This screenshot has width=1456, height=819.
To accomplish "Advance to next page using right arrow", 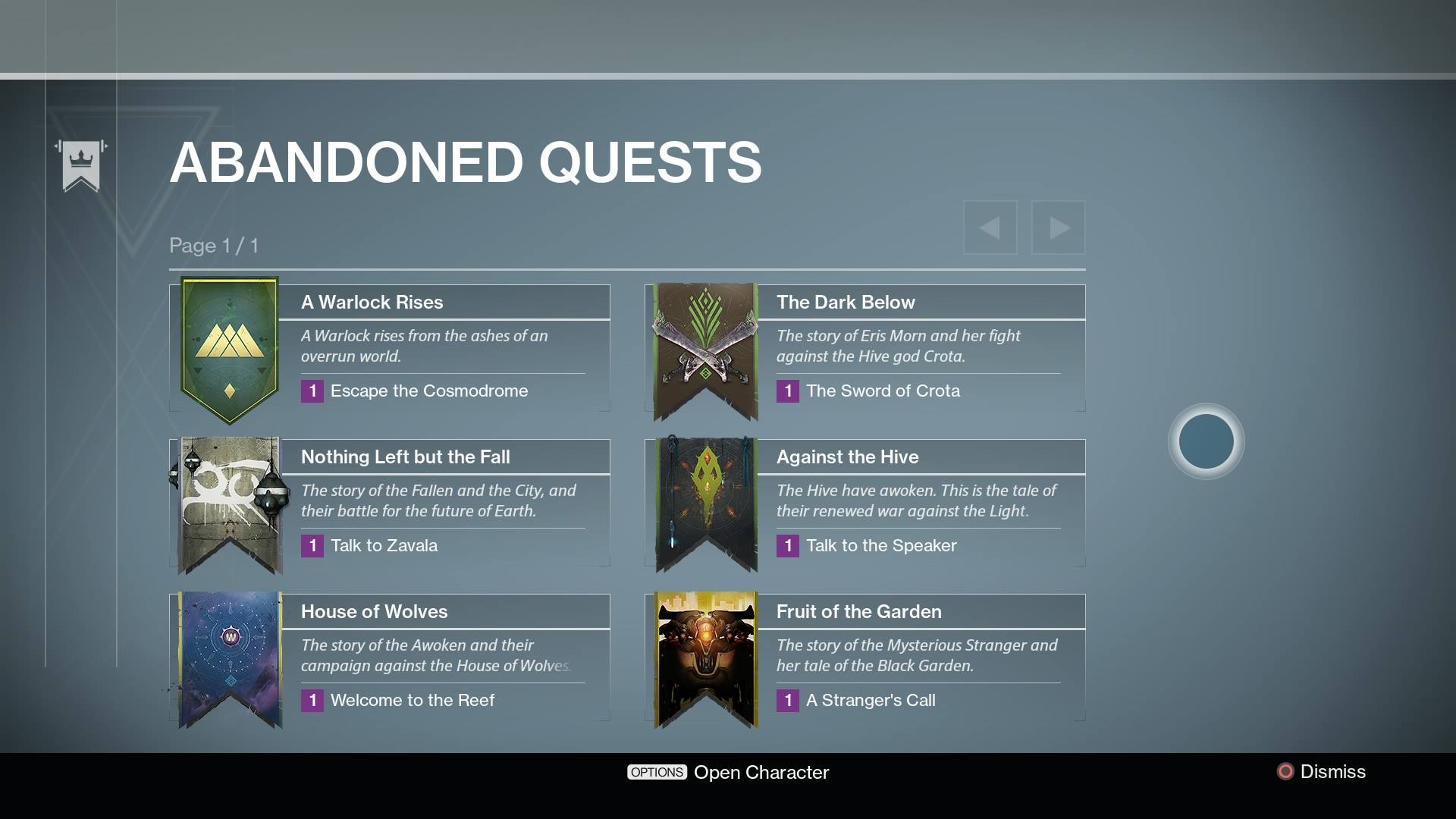I will (x=1059, y=227).
